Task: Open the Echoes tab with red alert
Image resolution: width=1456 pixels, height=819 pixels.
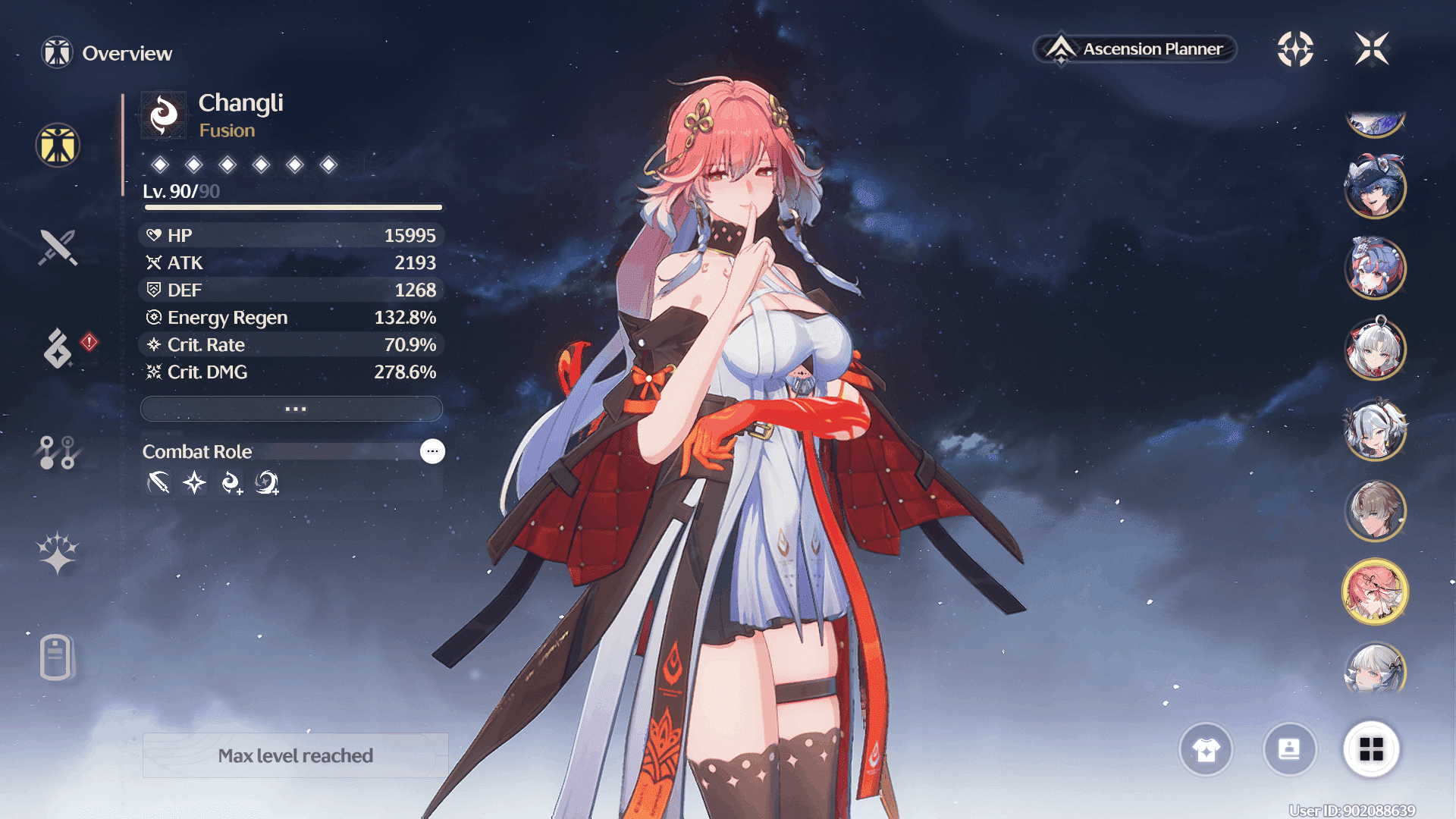Action: tap(59, 348)
